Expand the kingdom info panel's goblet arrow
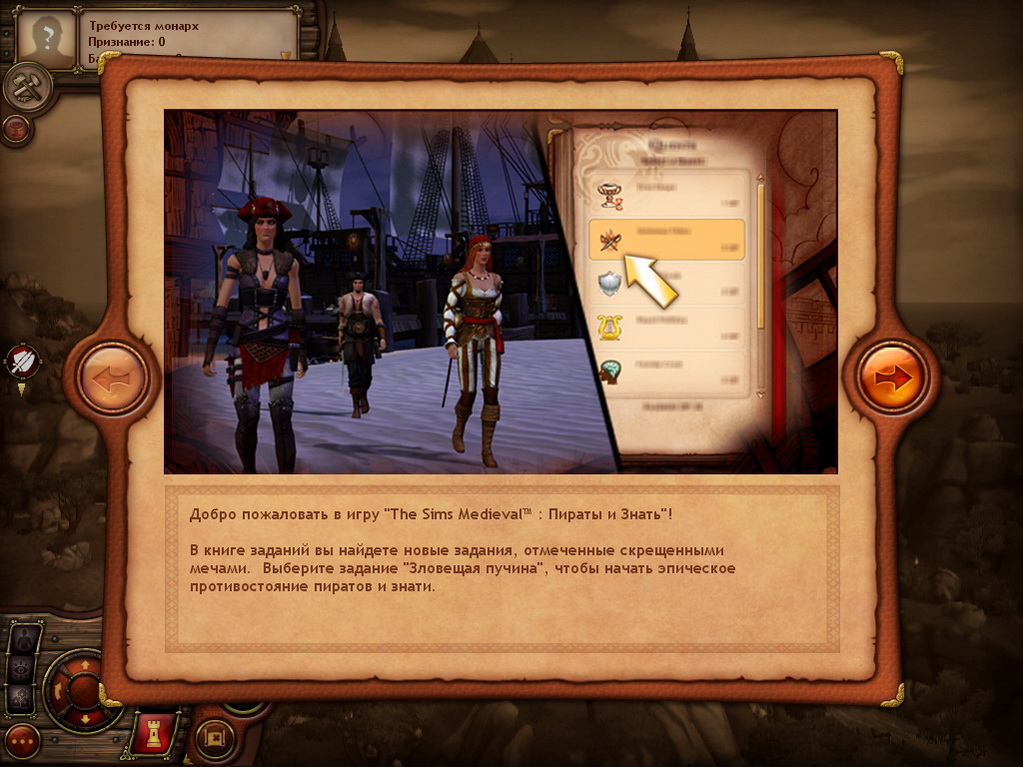1023x767 pixels. coord(285,56)
